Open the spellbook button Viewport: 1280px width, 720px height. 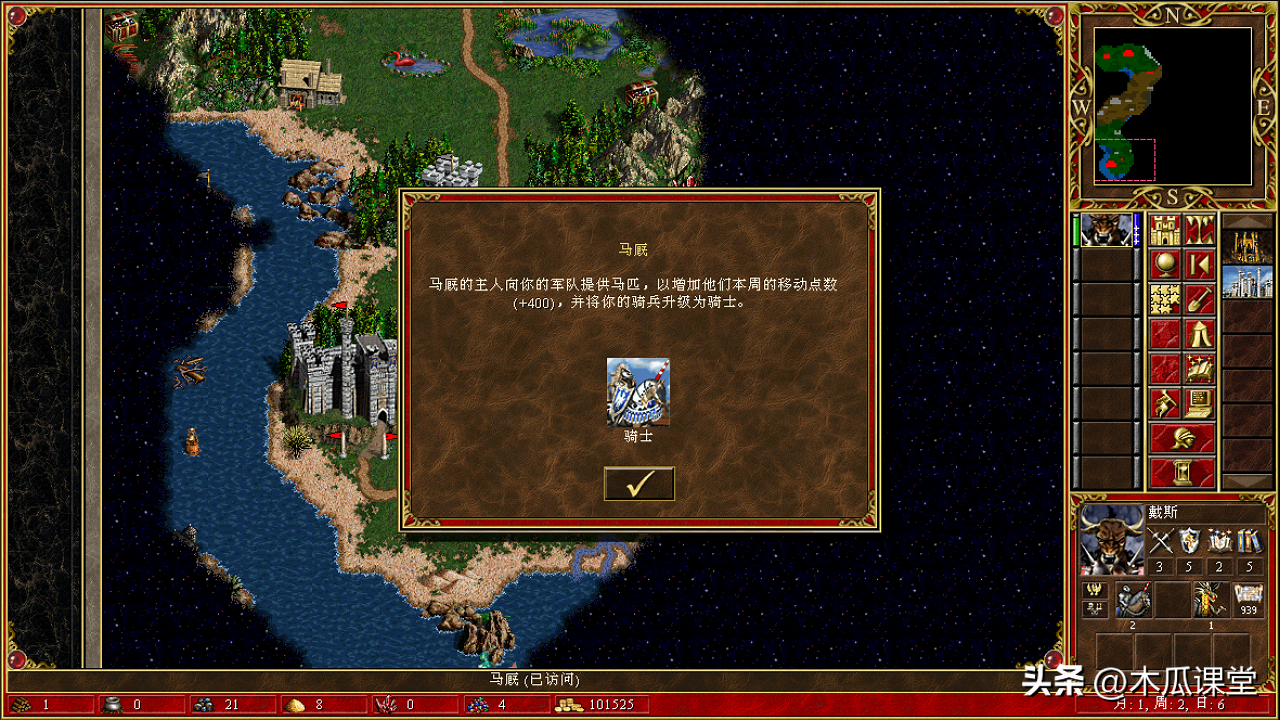[x=1199, y=368]
